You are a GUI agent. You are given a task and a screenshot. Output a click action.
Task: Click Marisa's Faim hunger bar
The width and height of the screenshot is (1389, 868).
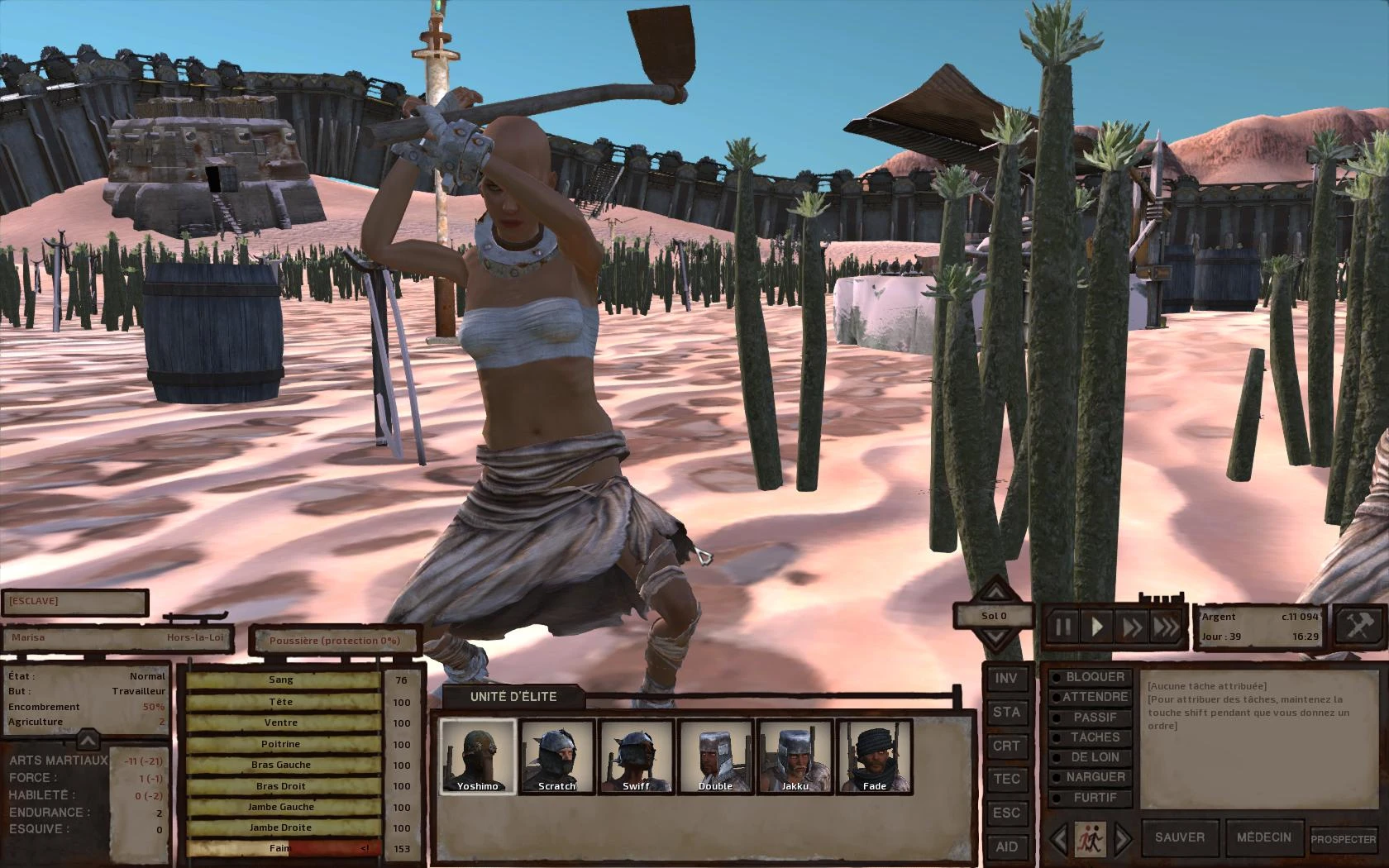pyautogui.click(x=281, y=847)
